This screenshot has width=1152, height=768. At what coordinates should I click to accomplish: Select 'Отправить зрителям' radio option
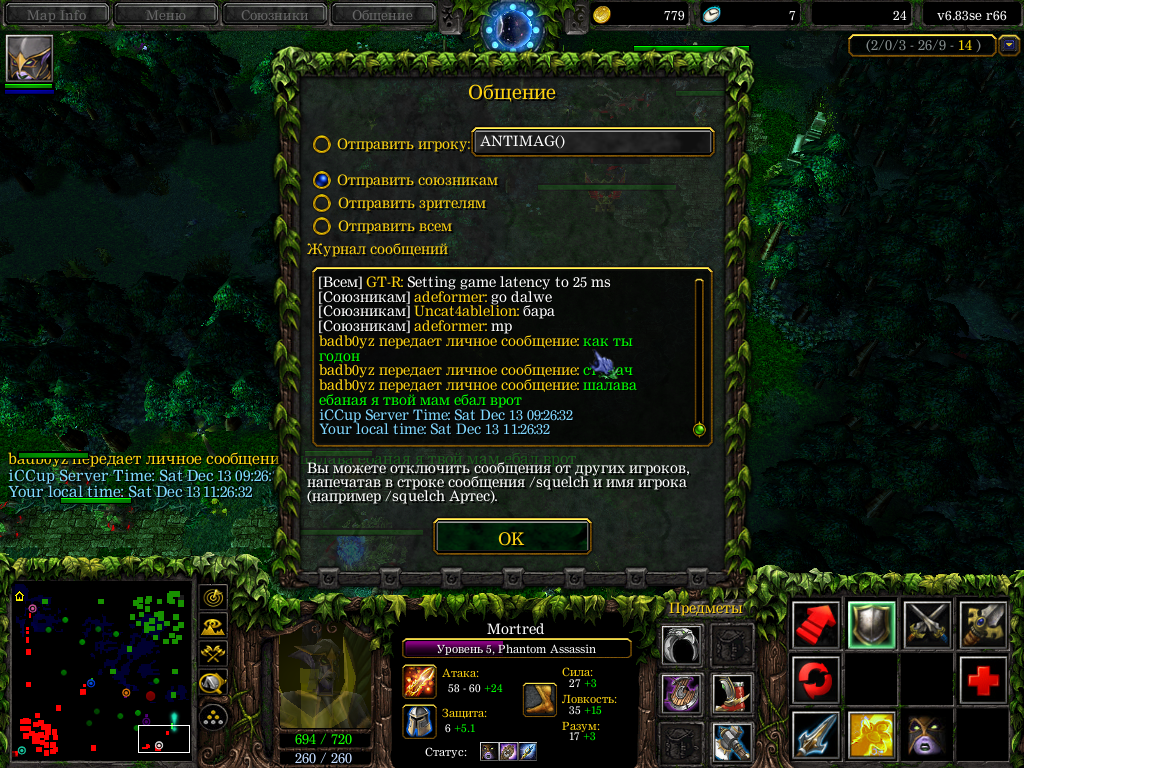click(x=322, y=203)
